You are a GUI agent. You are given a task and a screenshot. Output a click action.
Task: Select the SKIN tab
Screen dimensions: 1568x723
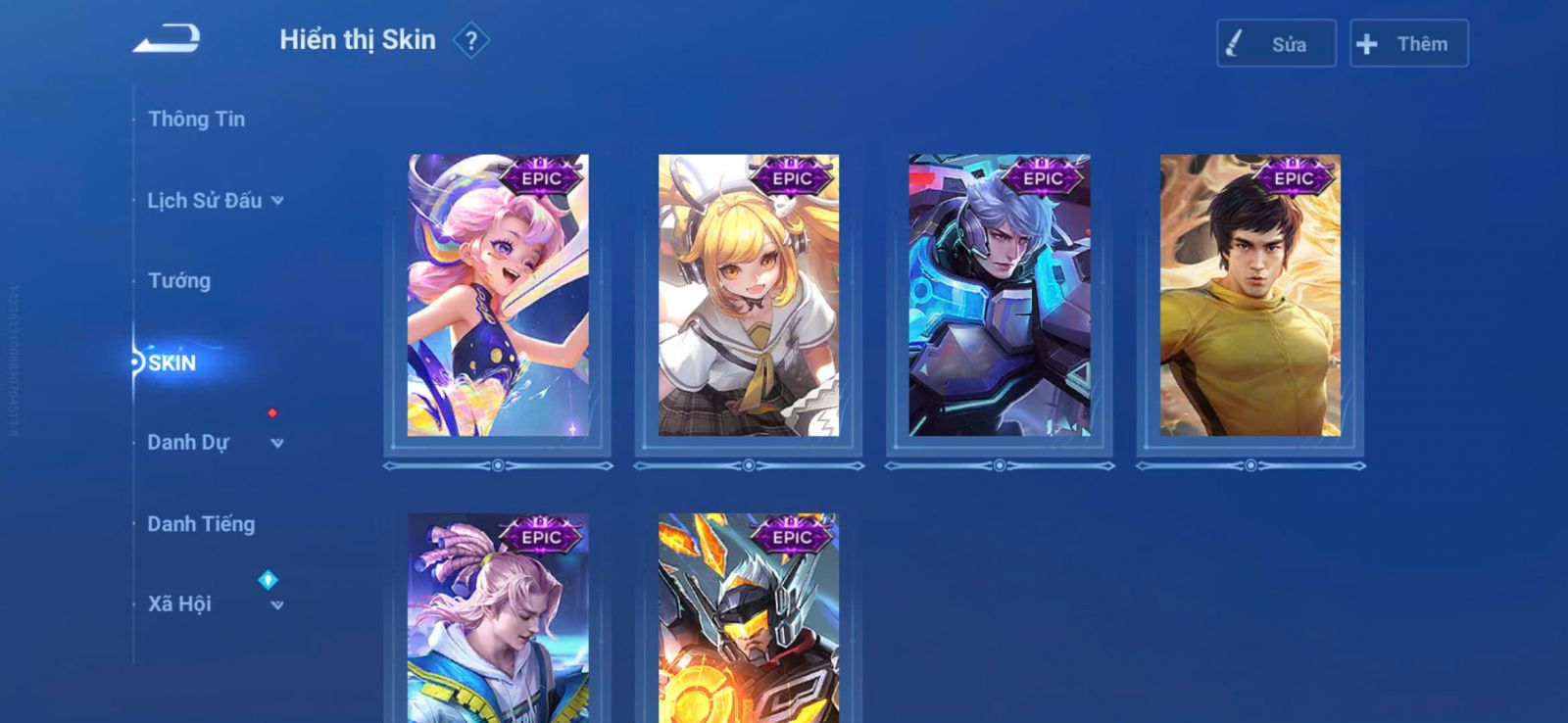(172, 363)
